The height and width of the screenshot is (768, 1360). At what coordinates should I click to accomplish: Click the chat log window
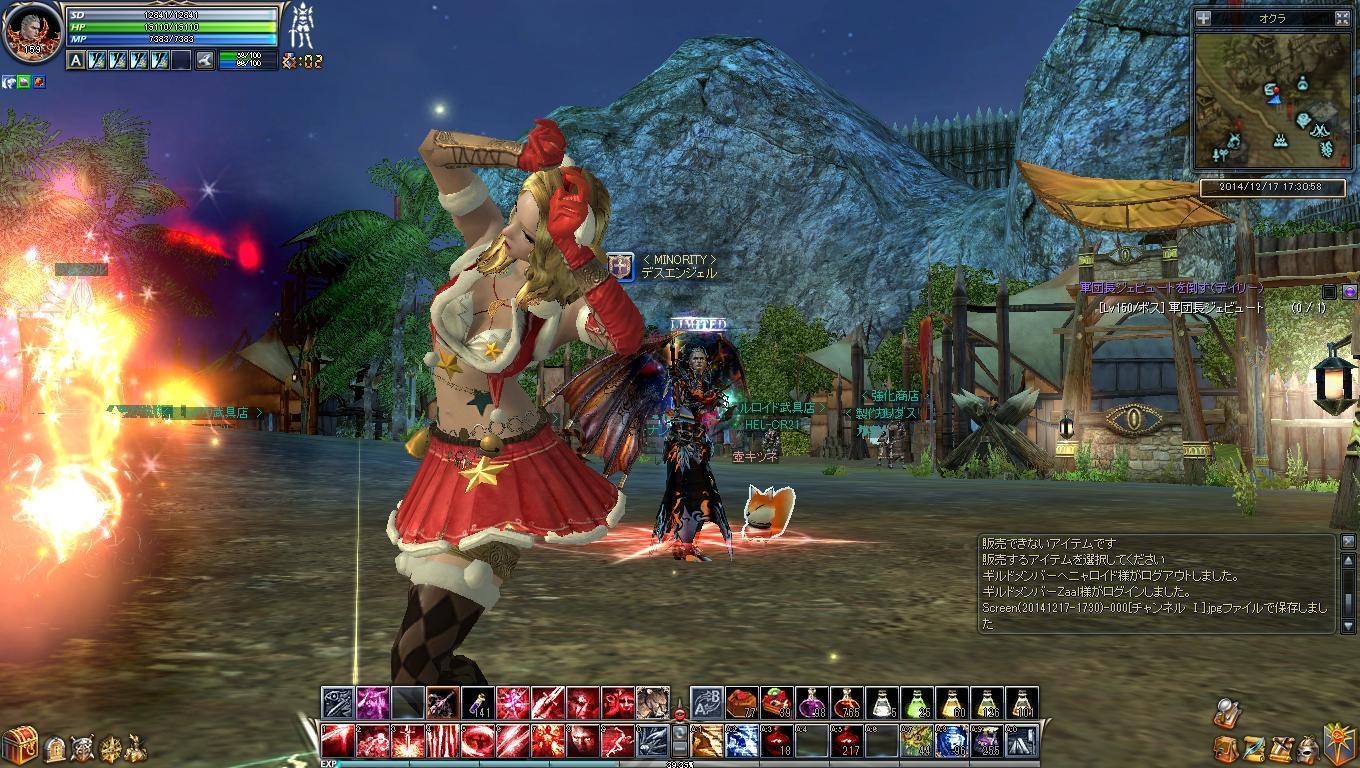click(1157, 583)
